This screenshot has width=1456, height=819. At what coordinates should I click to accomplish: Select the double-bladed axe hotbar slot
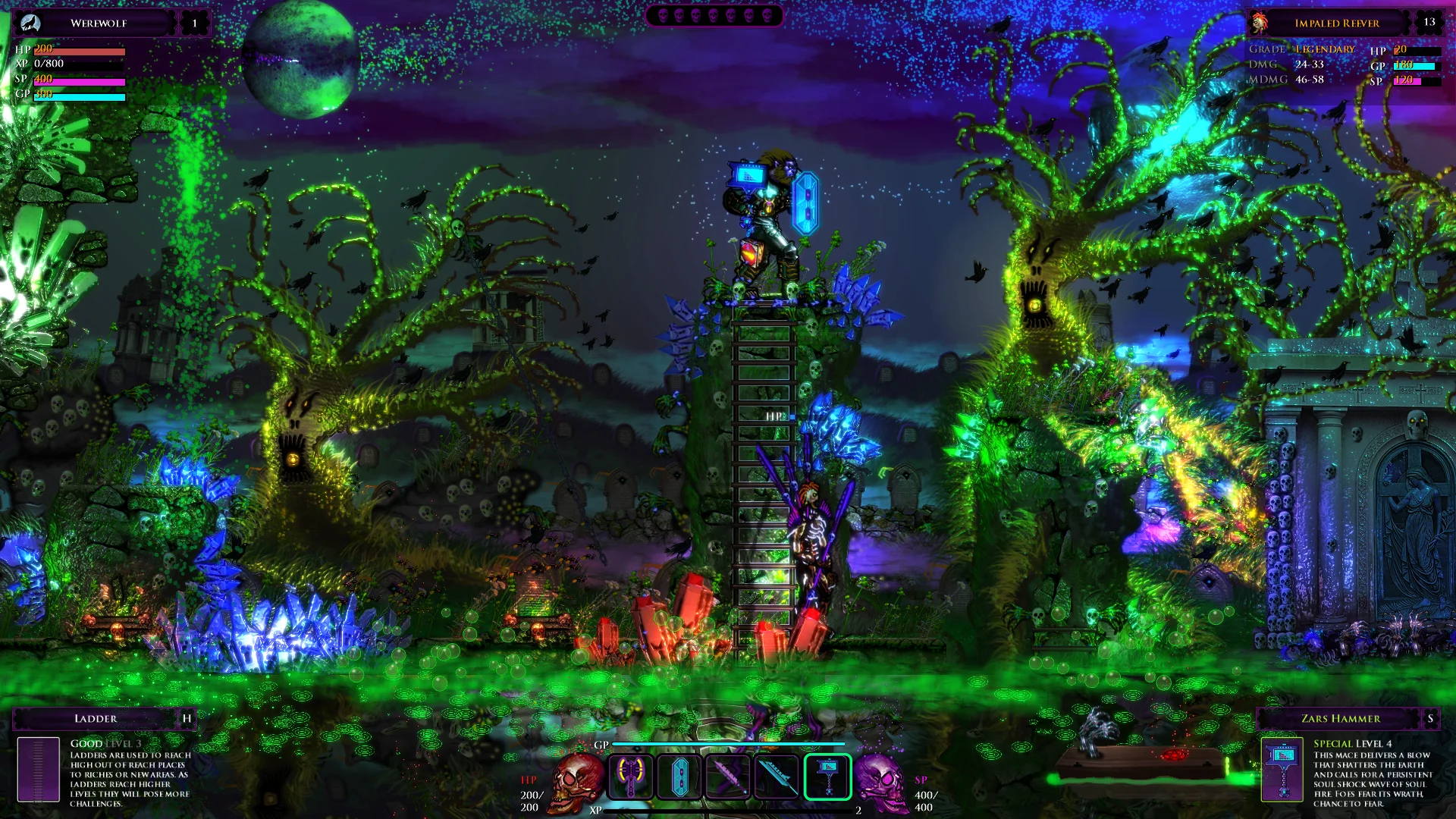(x=630, y=777)
